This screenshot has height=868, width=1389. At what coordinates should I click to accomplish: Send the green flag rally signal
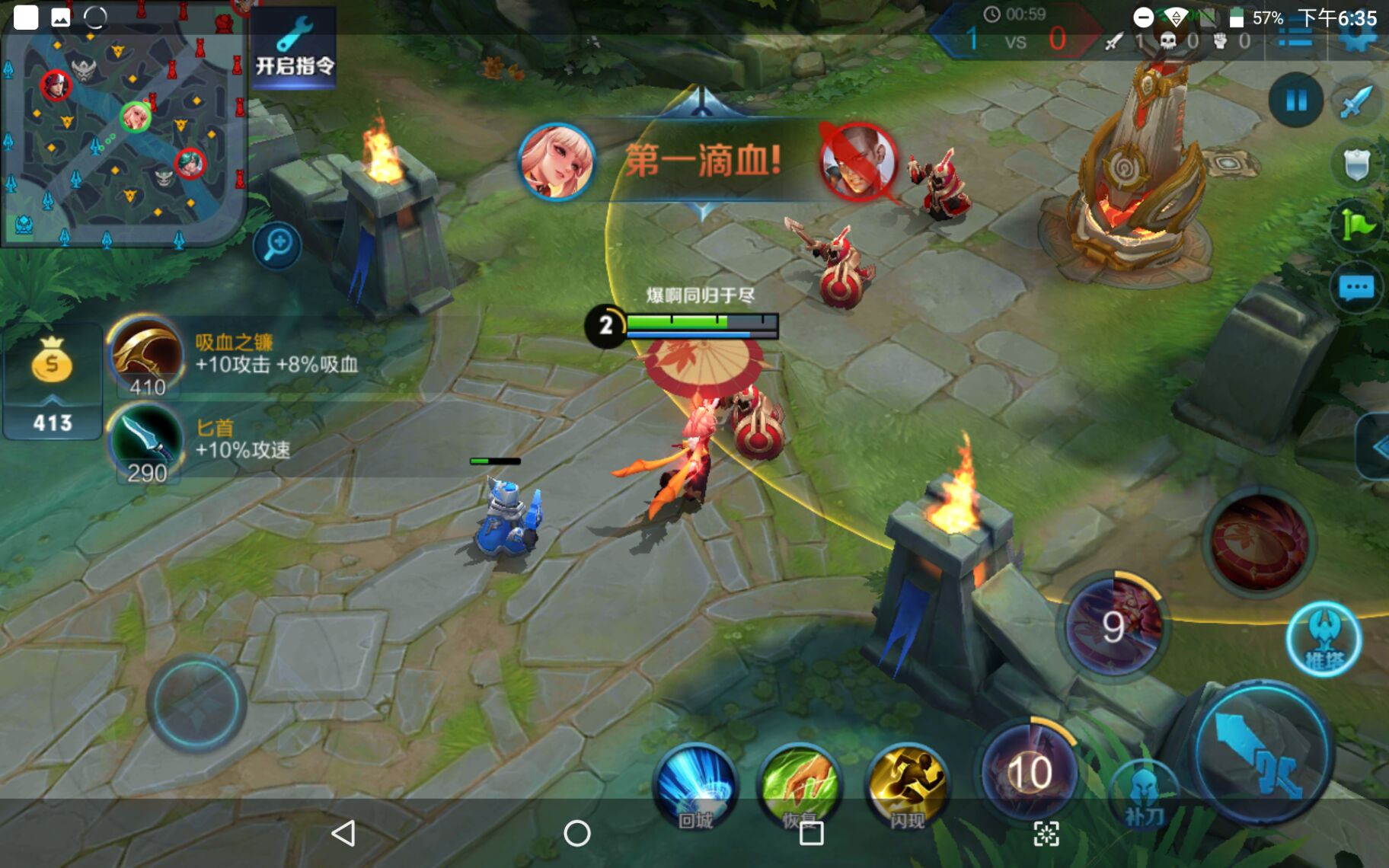pos(1358,225)
